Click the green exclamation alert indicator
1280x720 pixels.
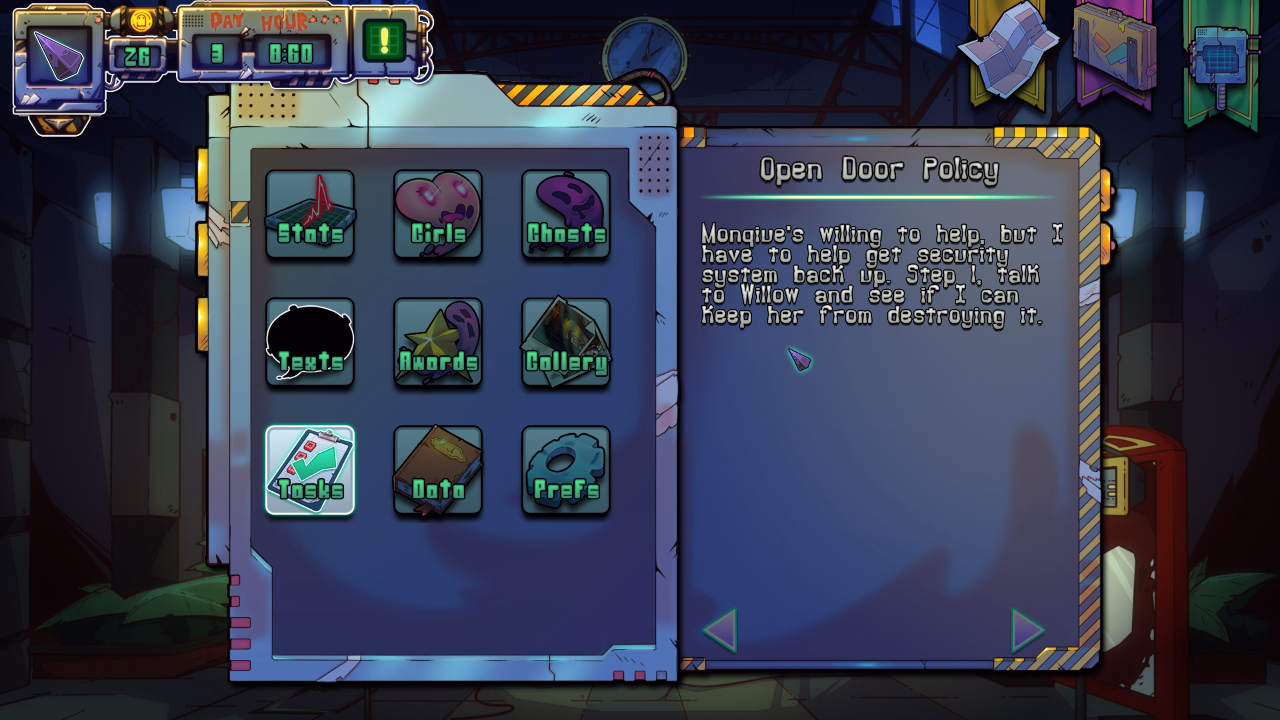pyautogui.click(x=385, y=41)
